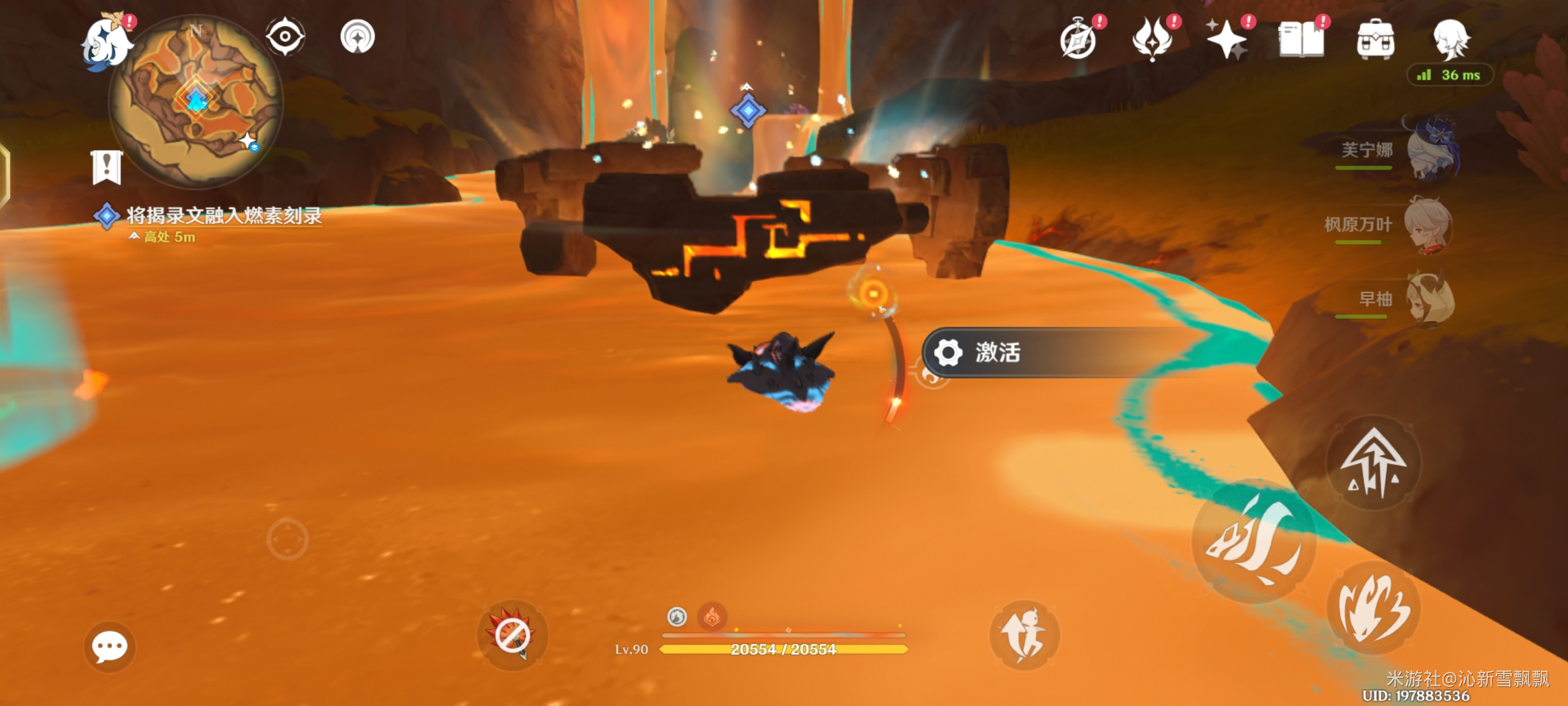Select the 将揭录文融入燃素刻录 quest tracker
The image size is (1568, 706).
223,216
